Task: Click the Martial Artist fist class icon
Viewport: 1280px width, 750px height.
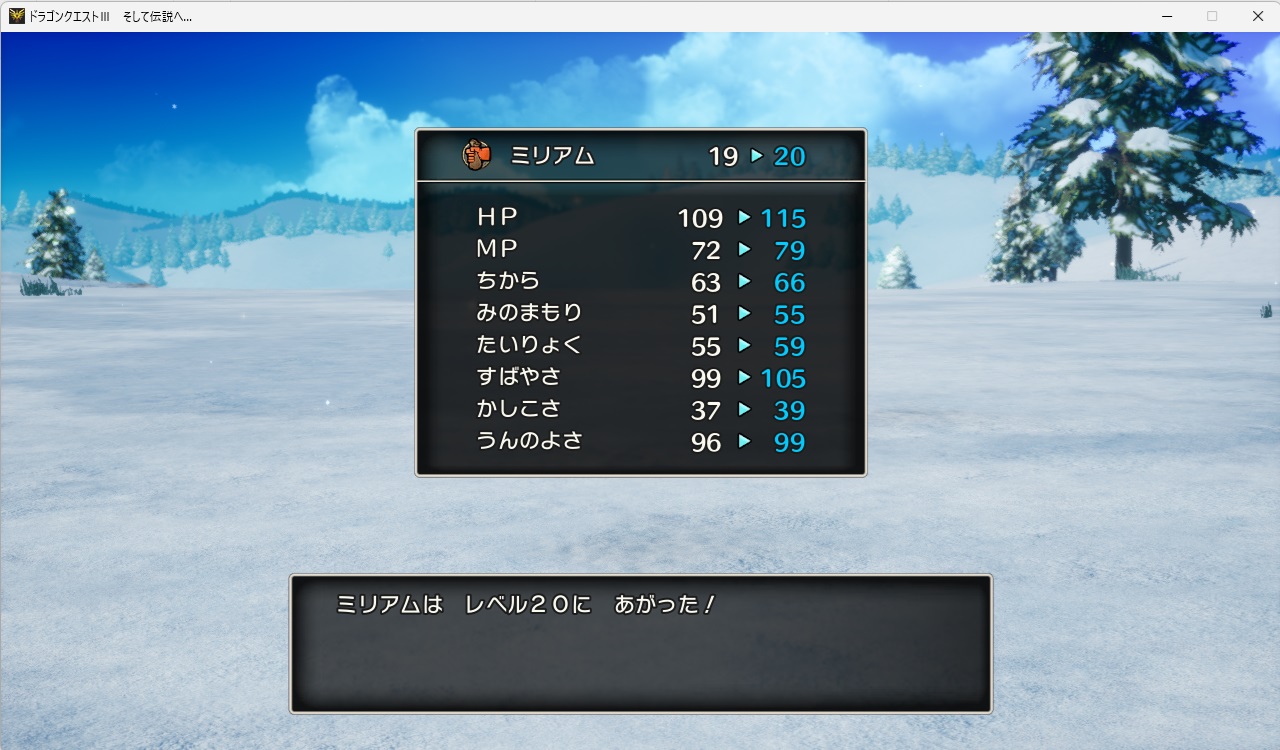Action: [477, 154]
